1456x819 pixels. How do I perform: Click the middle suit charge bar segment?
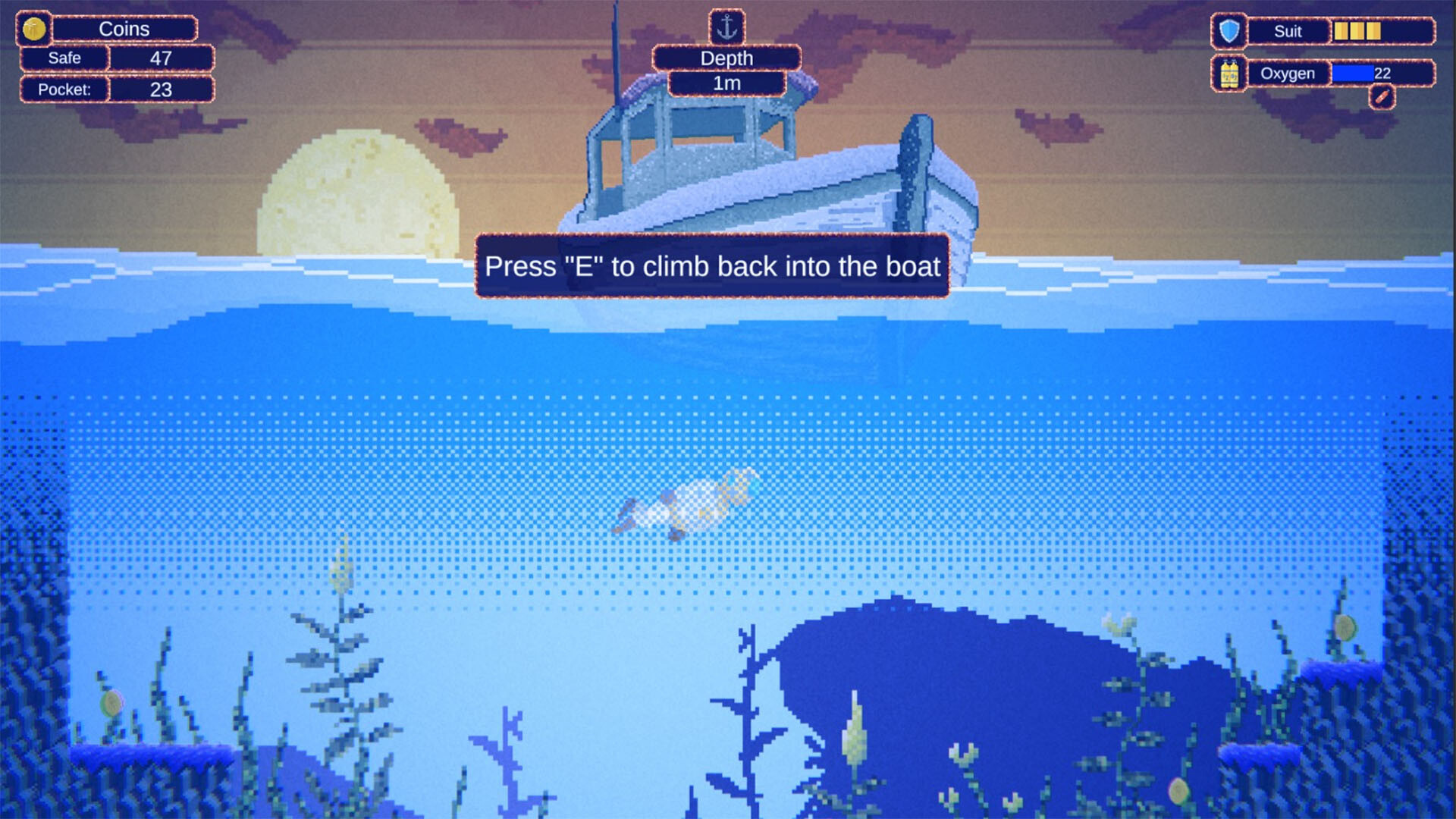click(1357, 31)
